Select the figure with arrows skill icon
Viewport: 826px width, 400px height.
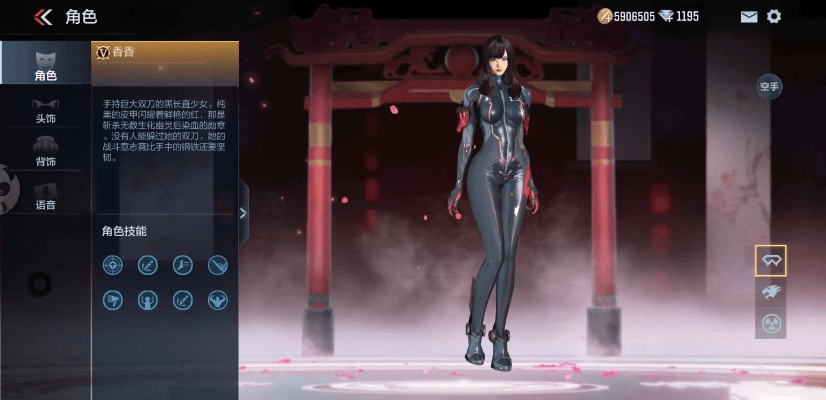[147, 299]
